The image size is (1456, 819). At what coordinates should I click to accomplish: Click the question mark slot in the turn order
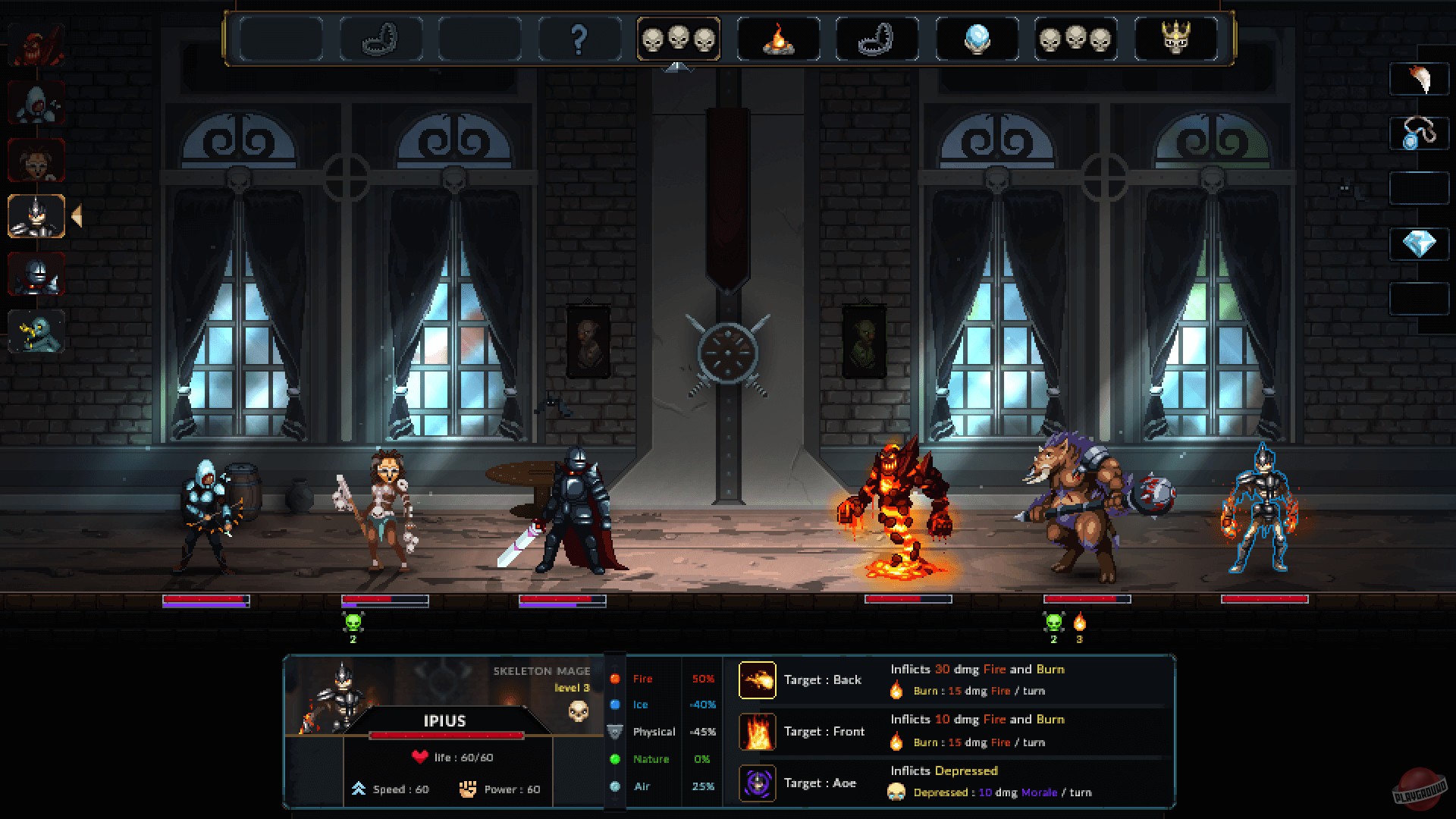click(579, 39)
